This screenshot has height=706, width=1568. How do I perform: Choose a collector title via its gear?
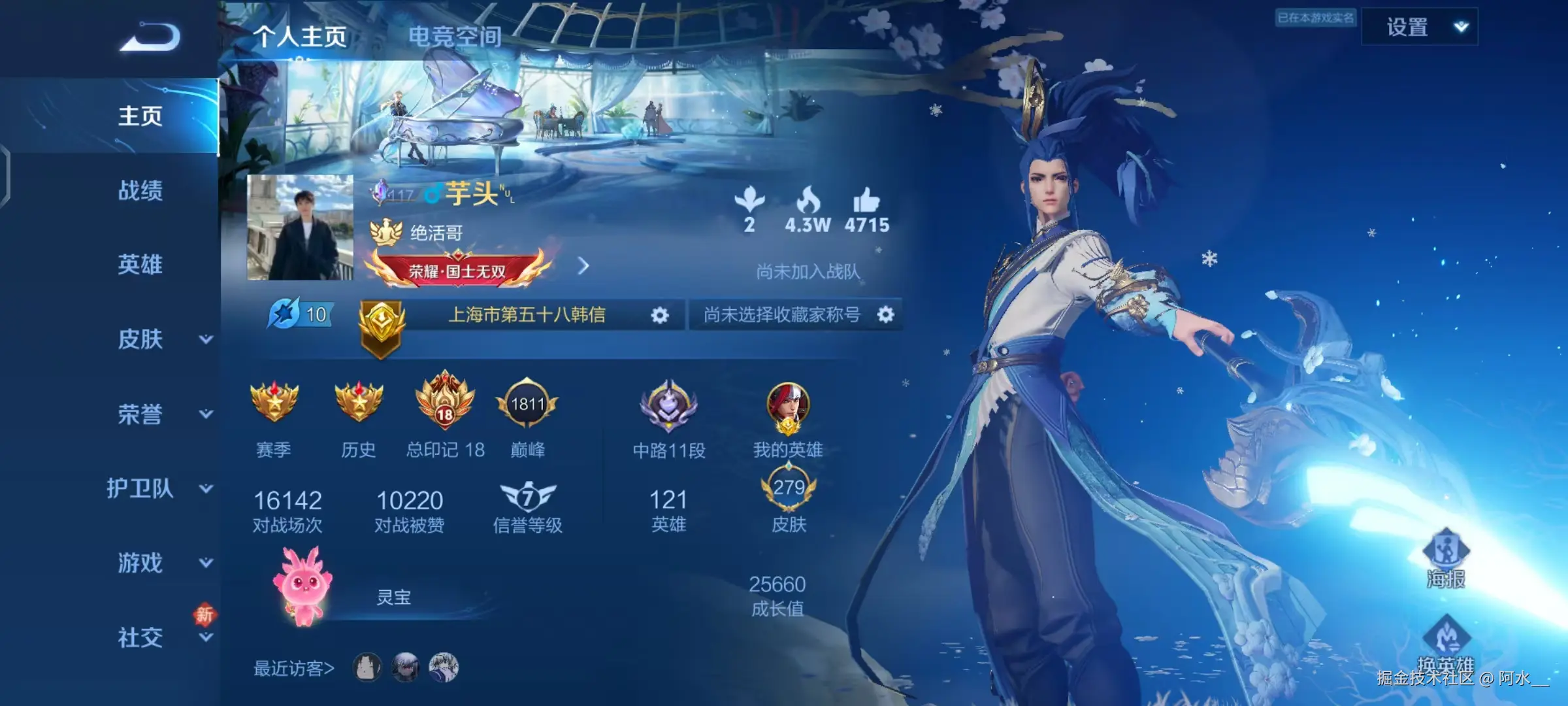coord(885,315)
